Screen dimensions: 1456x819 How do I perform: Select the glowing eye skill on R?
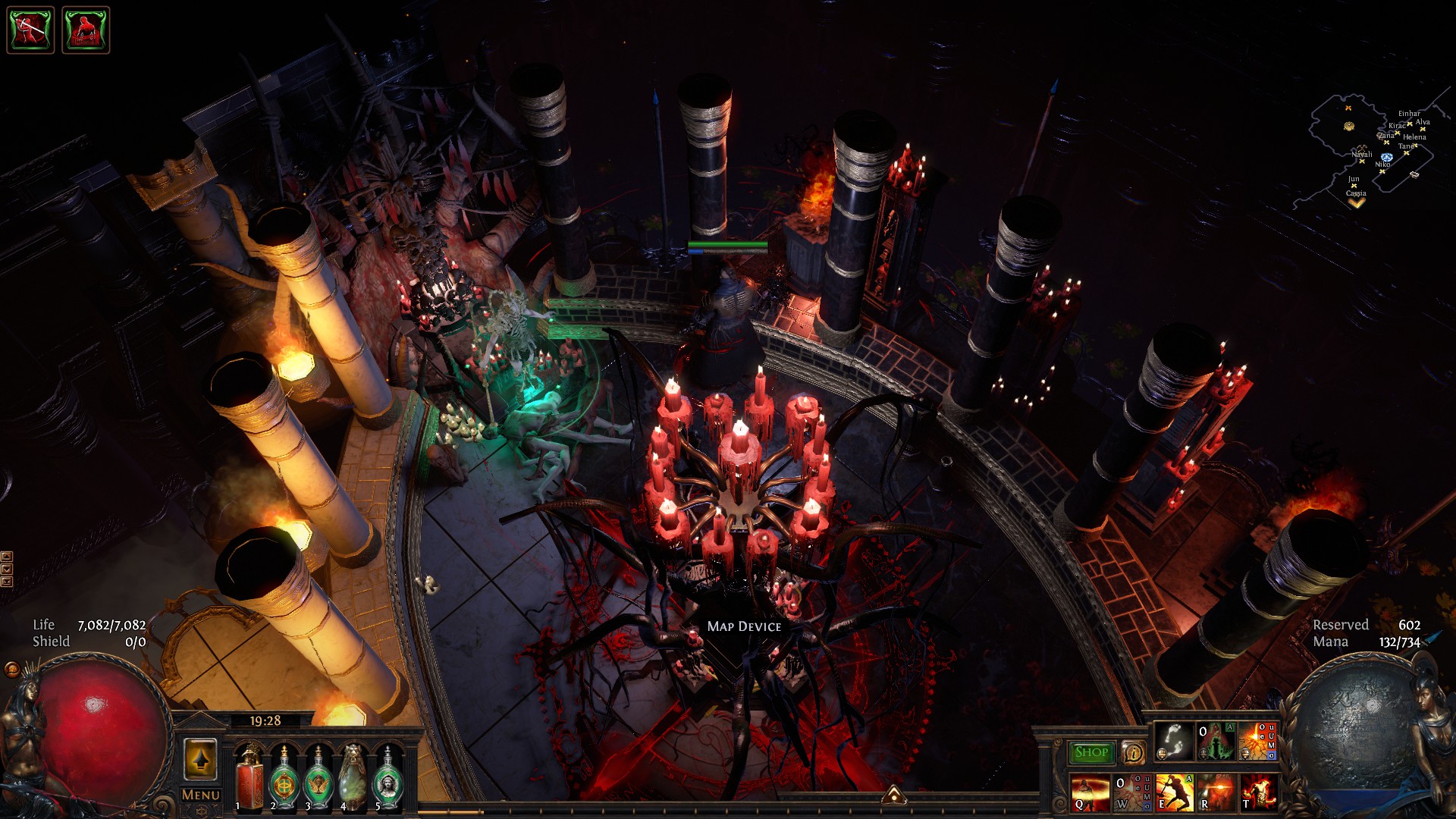pyautogui.click(x=1216, y=792)
